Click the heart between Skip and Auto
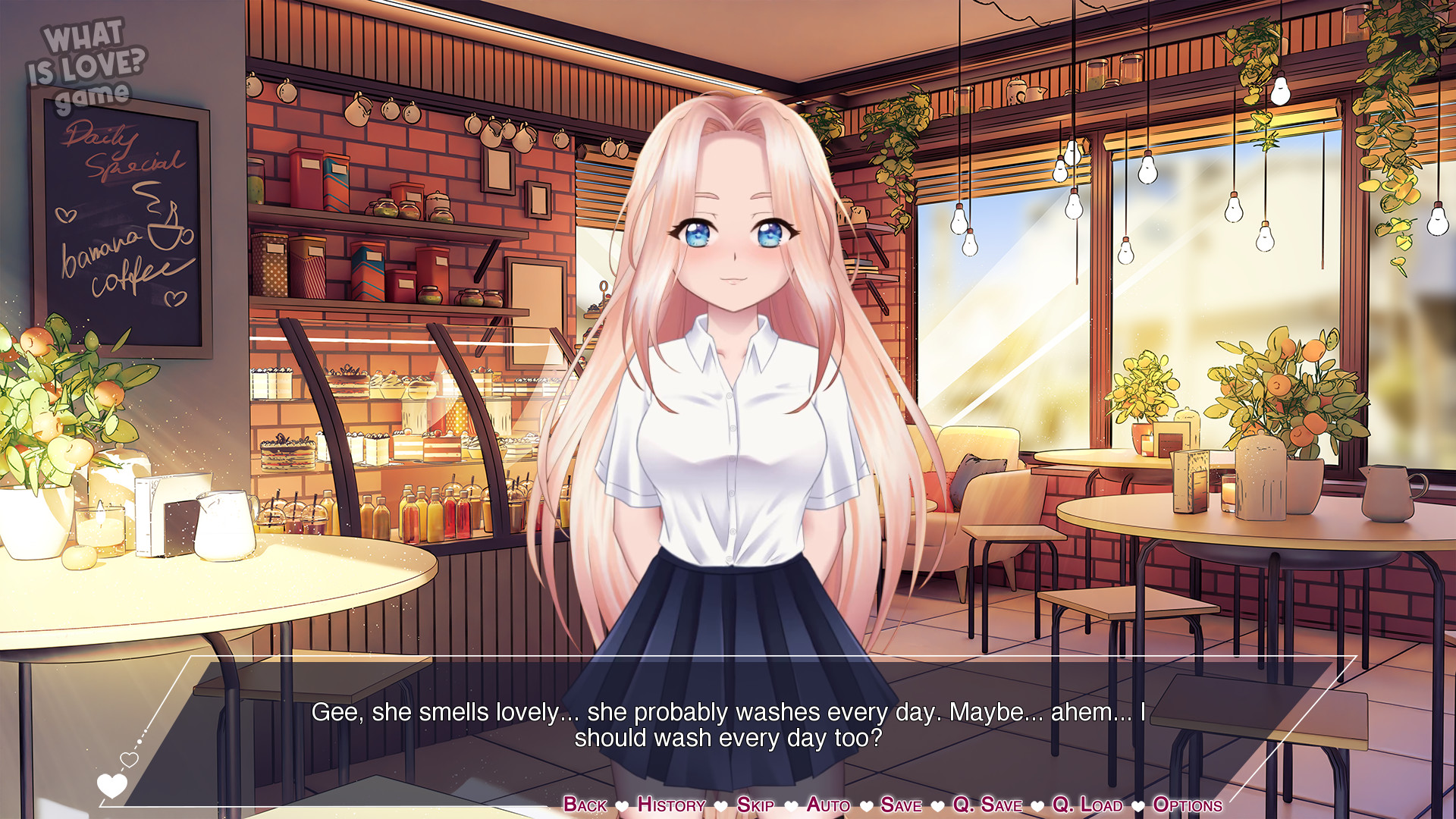 coord(791,805)
